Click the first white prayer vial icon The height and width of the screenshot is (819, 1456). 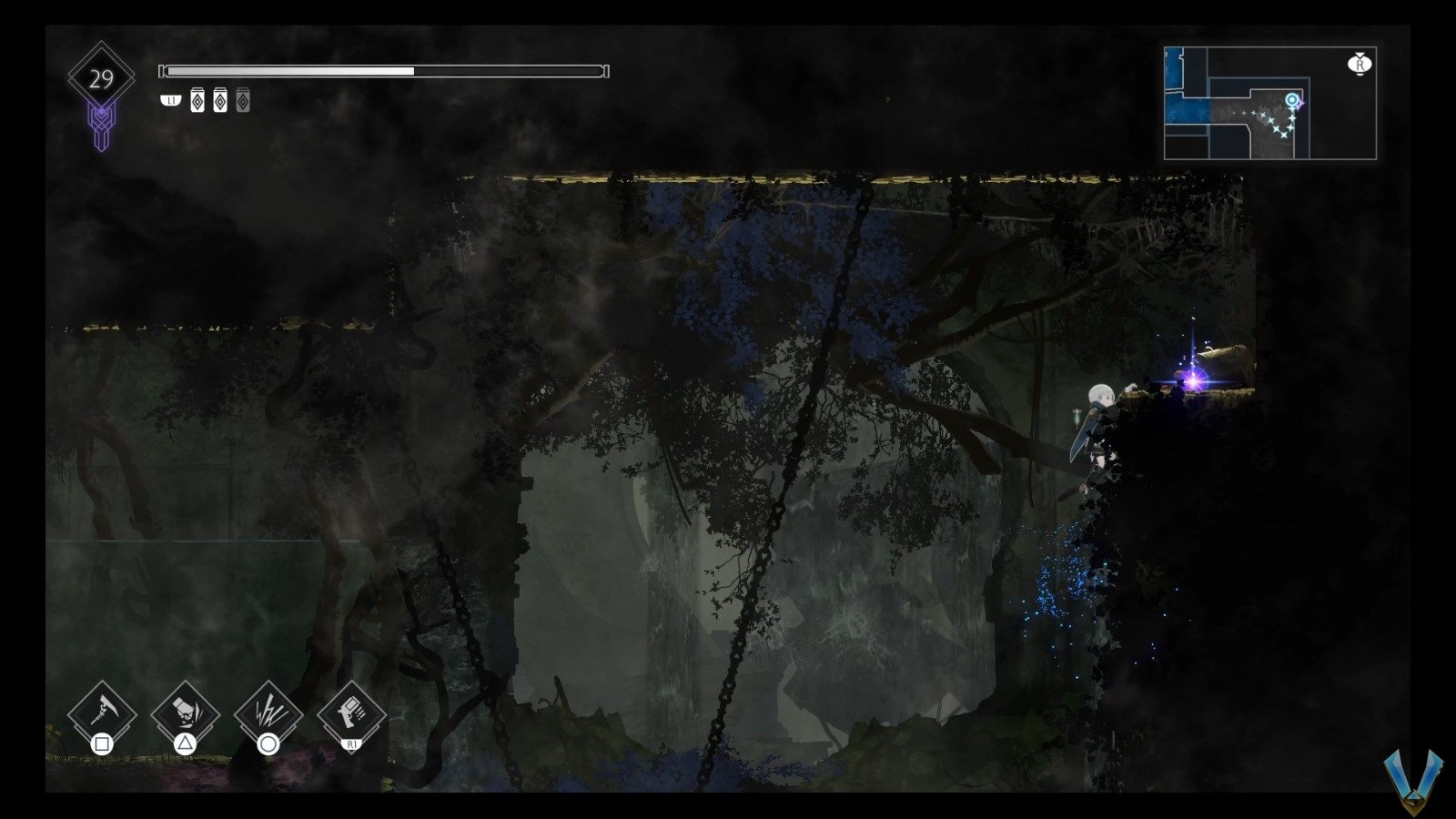197,100
